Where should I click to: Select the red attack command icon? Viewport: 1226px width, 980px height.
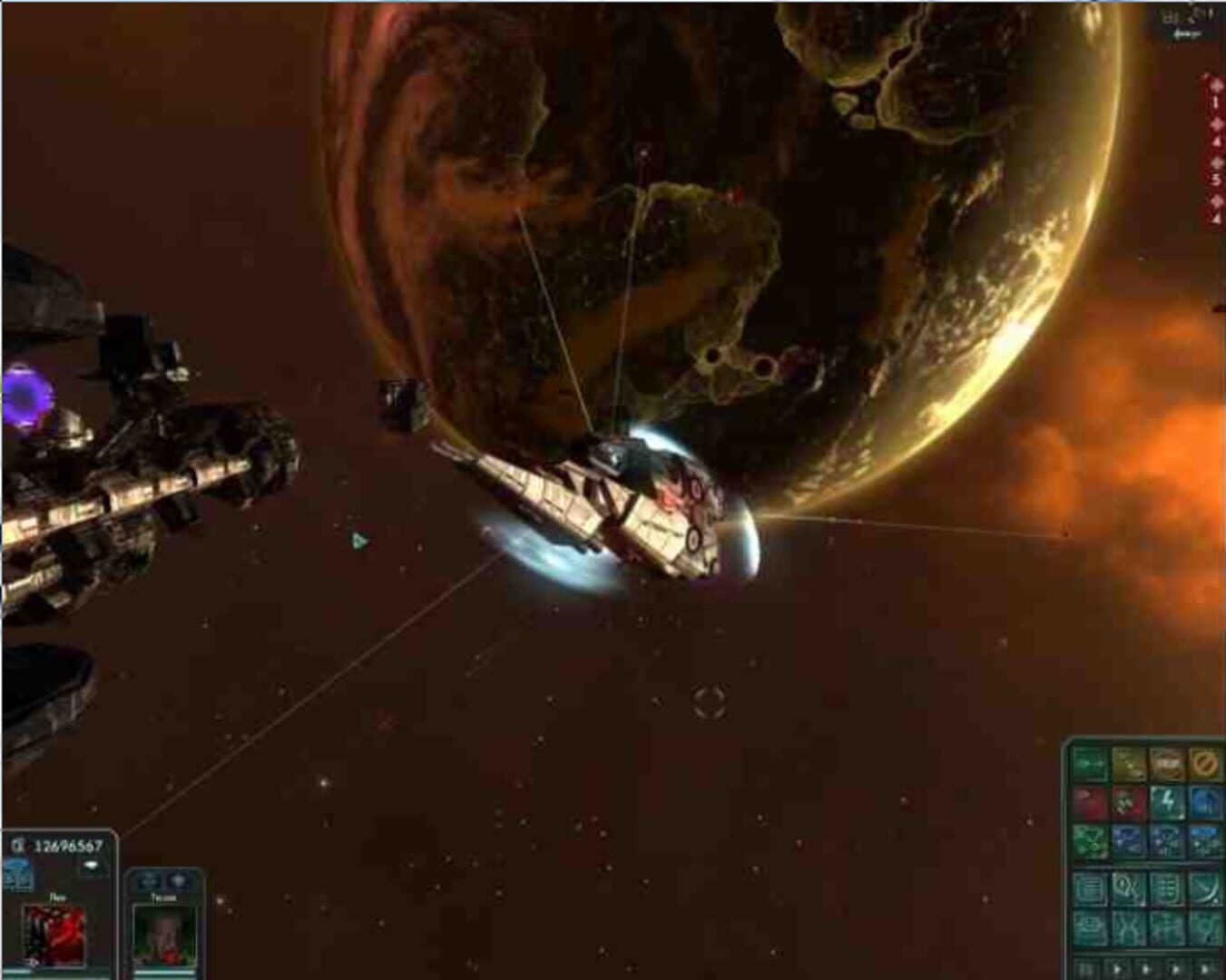click(1090, 801)
